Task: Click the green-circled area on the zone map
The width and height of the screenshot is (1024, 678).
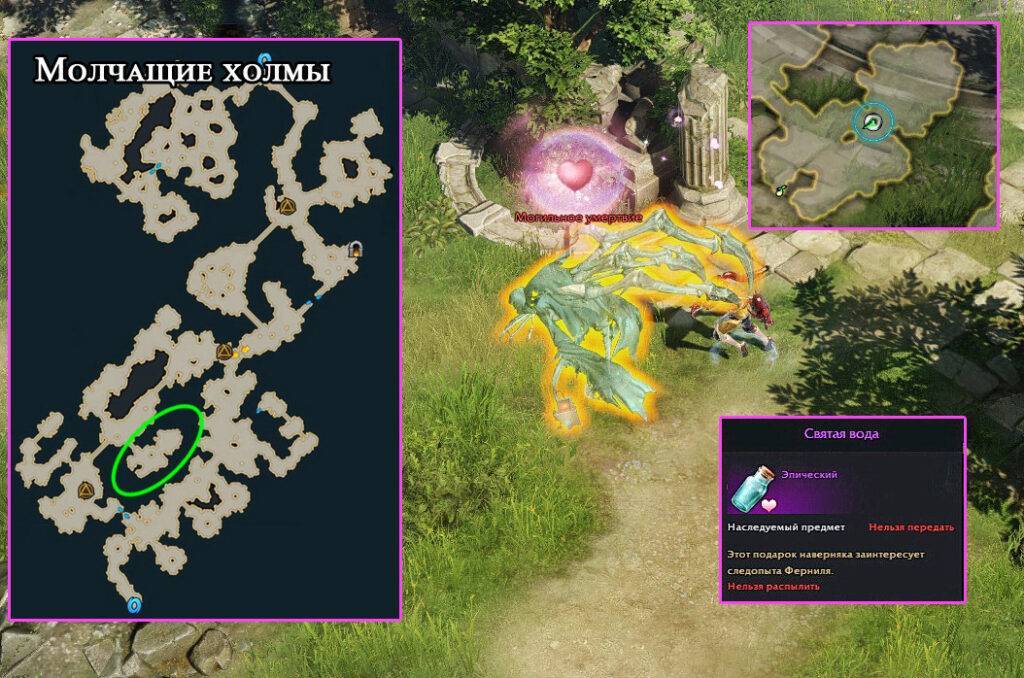Action: [158, 449]
